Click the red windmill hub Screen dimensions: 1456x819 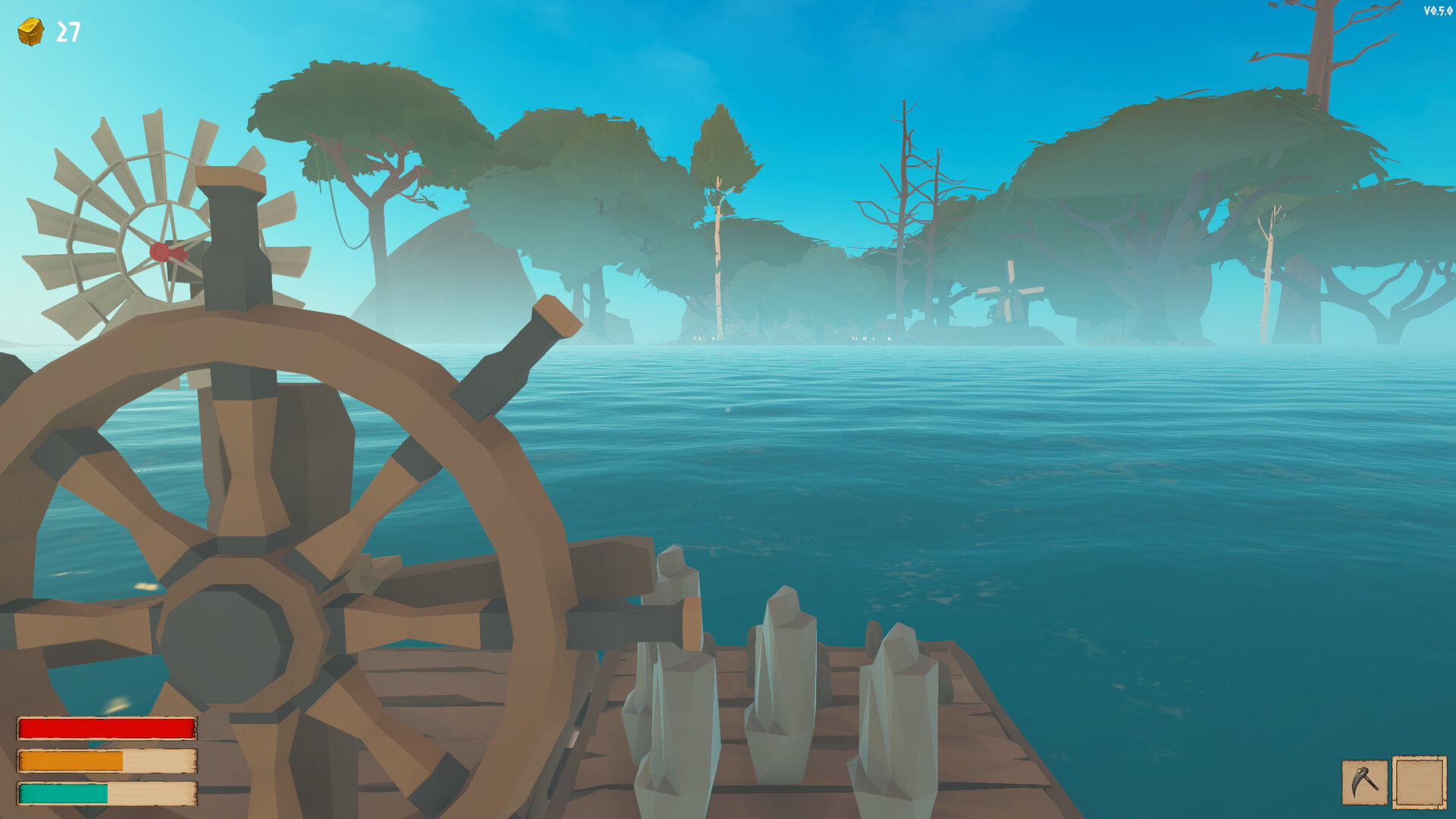(x=162, y=250)
